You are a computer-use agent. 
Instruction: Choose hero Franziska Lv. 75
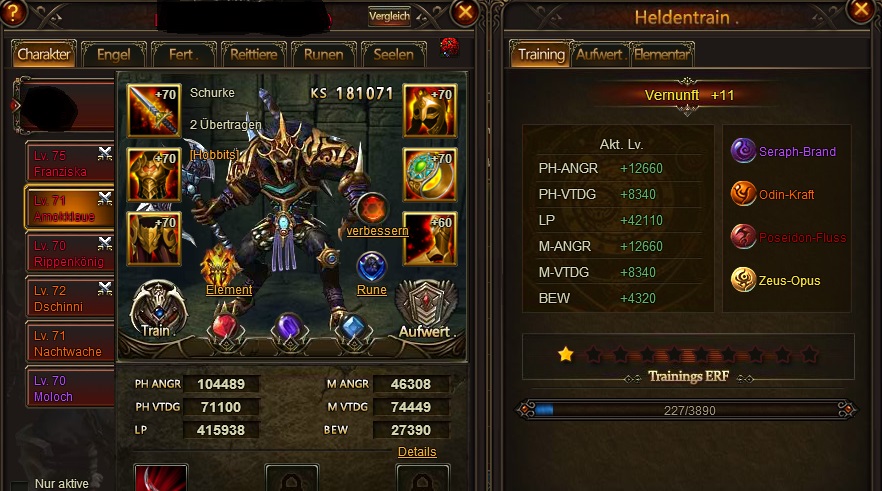coord(70,164)
